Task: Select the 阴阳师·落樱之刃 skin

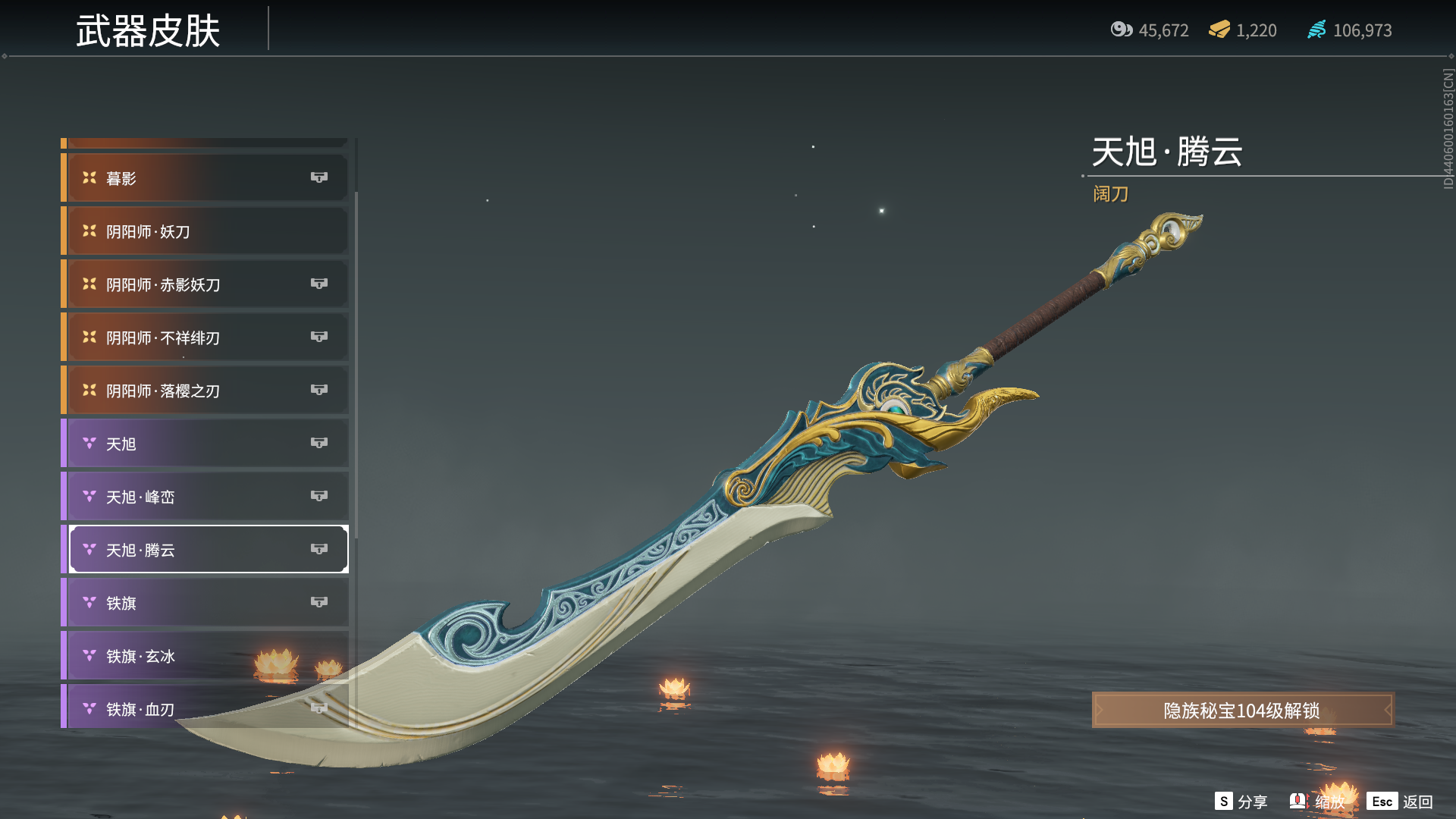Action: (x=206, y=391)
